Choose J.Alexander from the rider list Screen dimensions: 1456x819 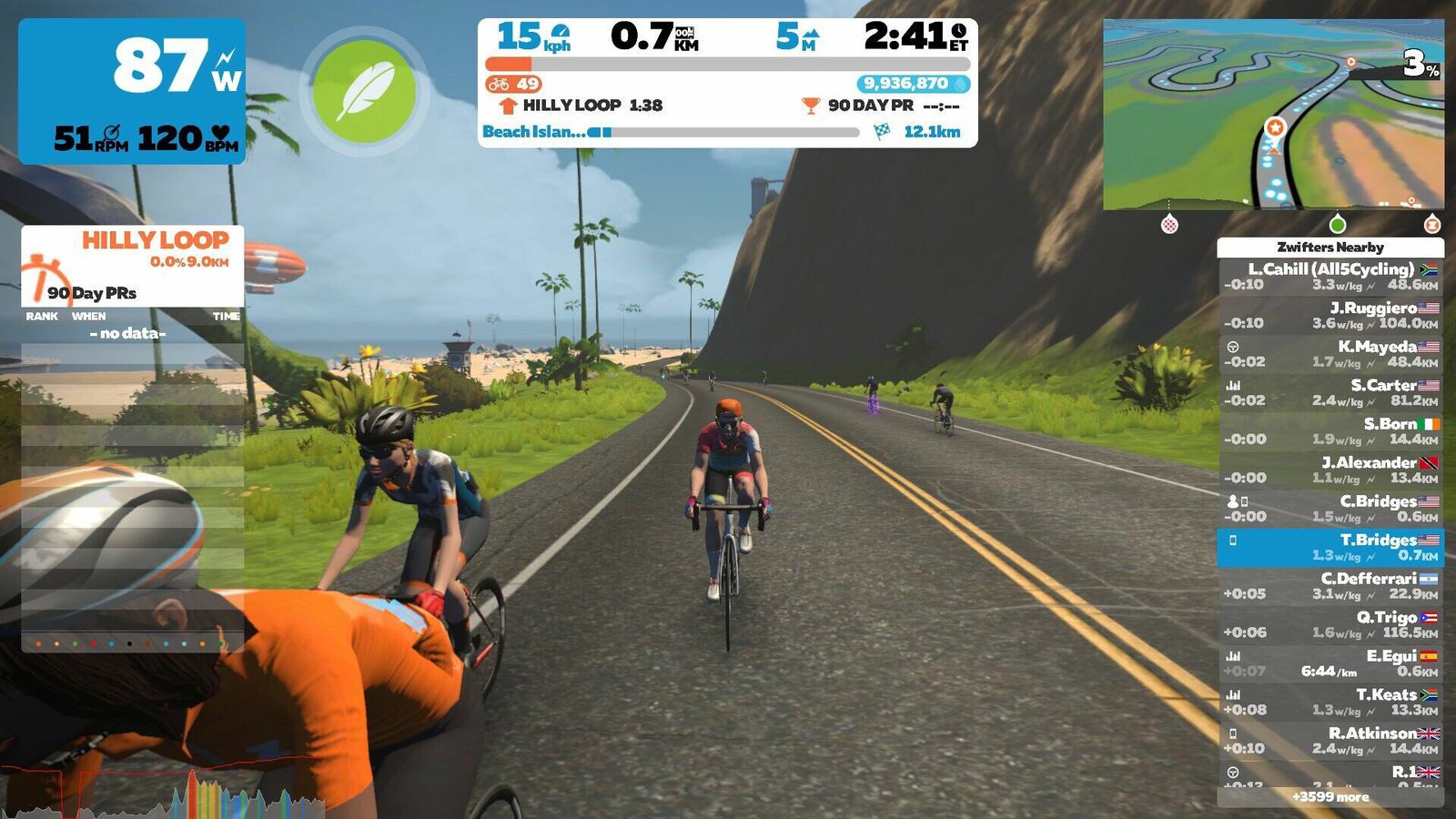click(1330, 470)
